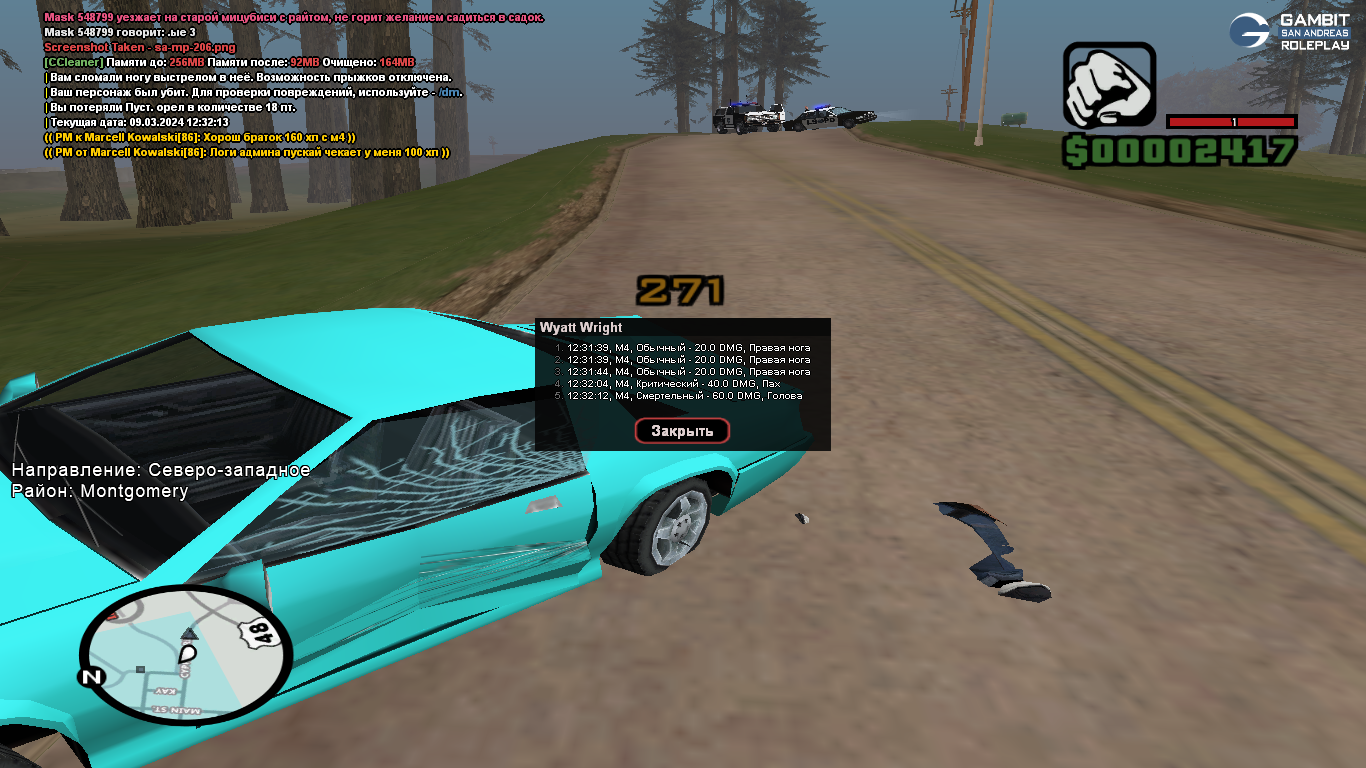Select the 12:32:12 fatal head shot entry
Screen dimensions: 1366x768
click(684, 396)
